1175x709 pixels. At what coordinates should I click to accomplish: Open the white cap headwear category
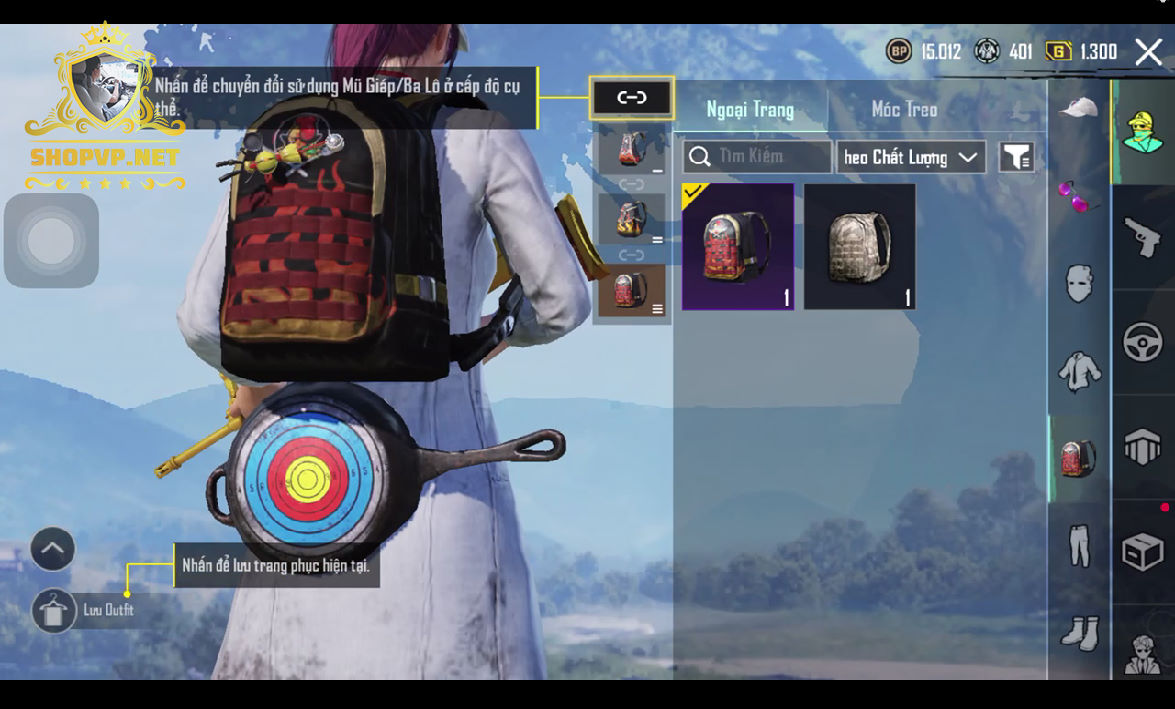point(1078,108)
